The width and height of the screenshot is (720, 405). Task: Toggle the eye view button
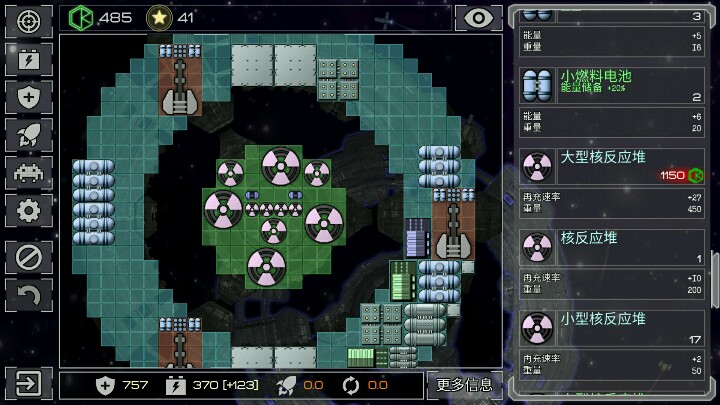478,18
